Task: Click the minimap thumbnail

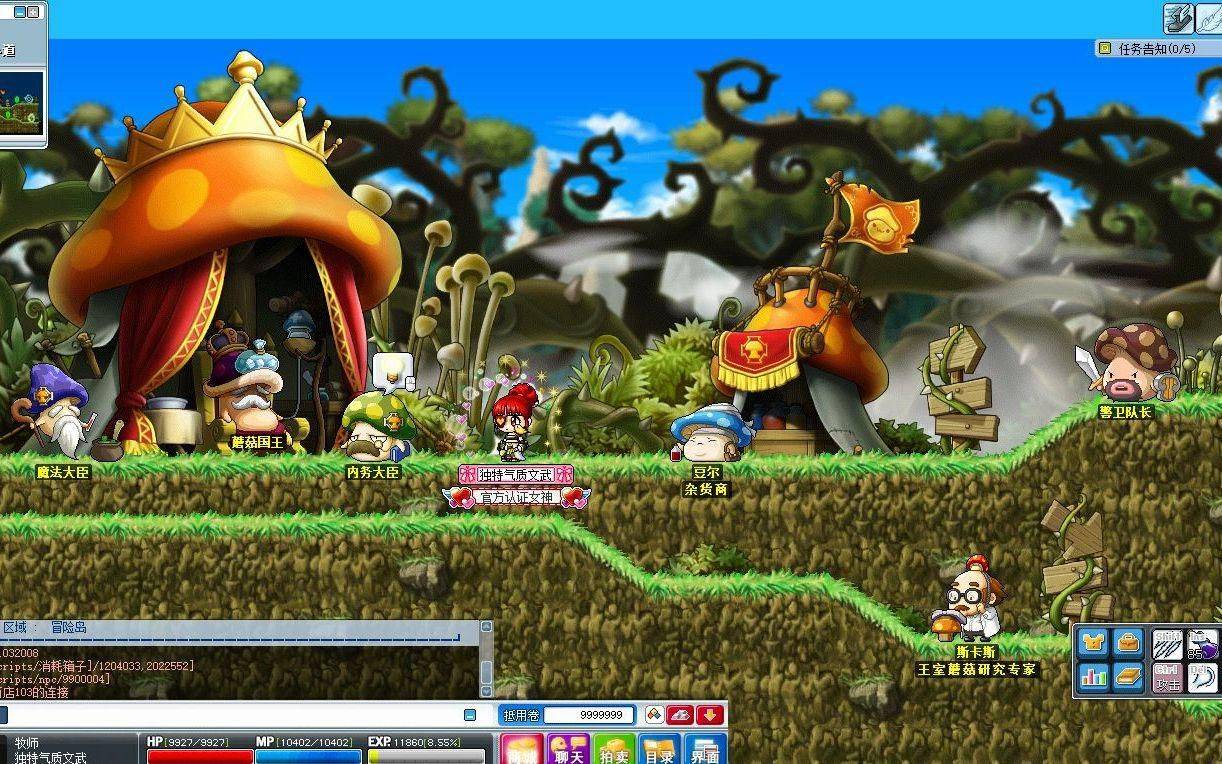Action: coord(21,102)
